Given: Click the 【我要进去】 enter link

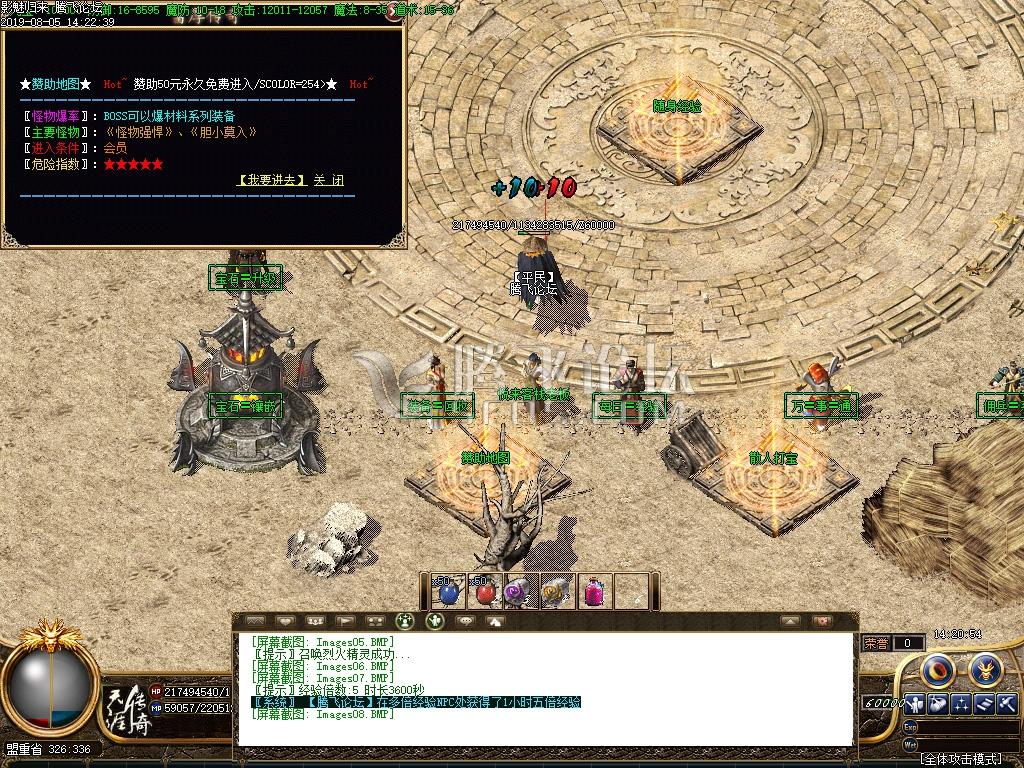Looking at the screenshot, I should (x=273, y=181).
